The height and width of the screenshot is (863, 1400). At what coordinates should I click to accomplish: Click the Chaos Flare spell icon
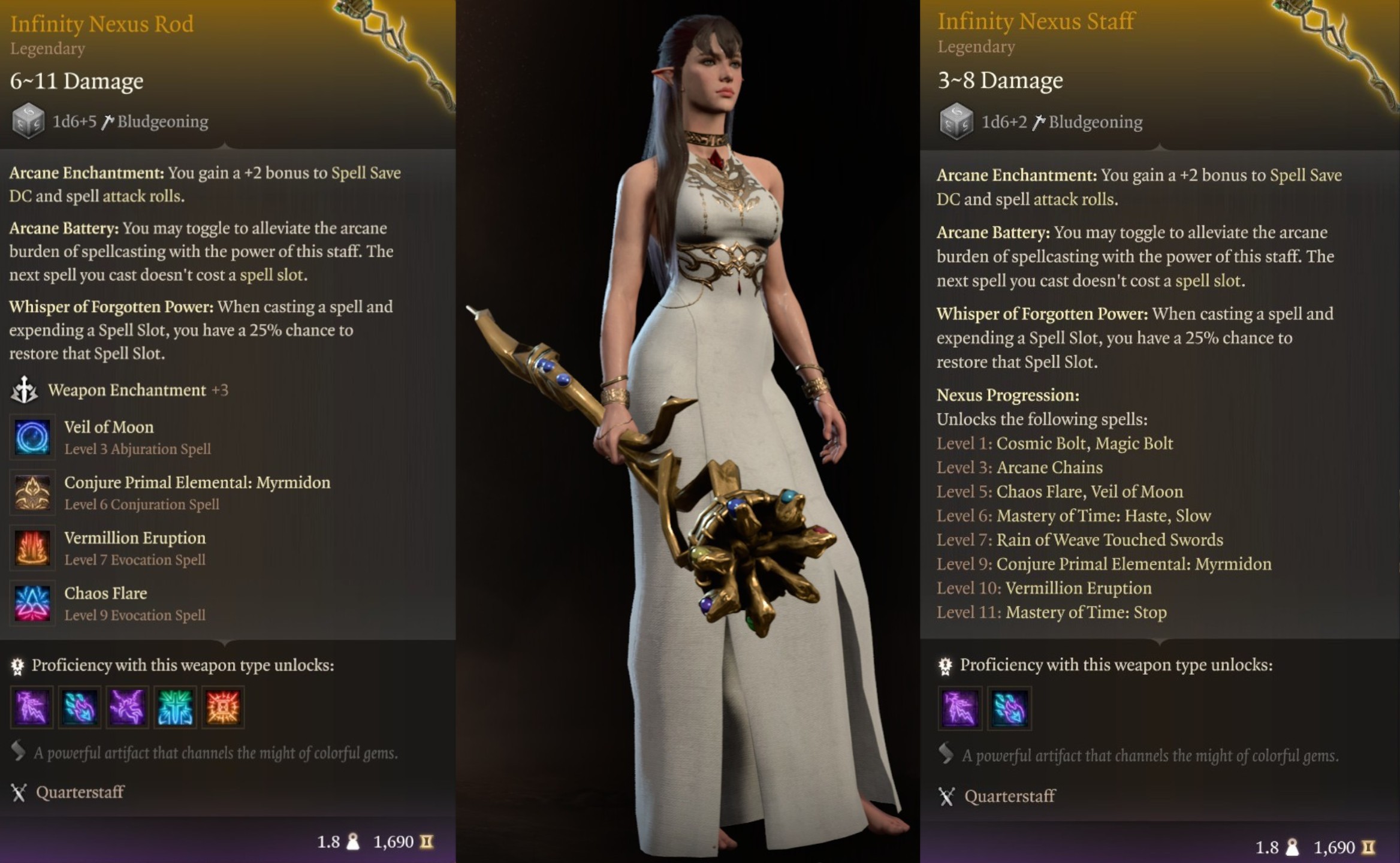33,603
